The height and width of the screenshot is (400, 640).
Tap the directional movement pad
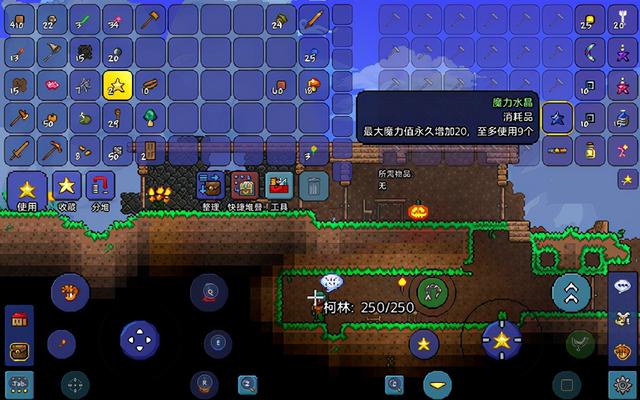(140, 340)
